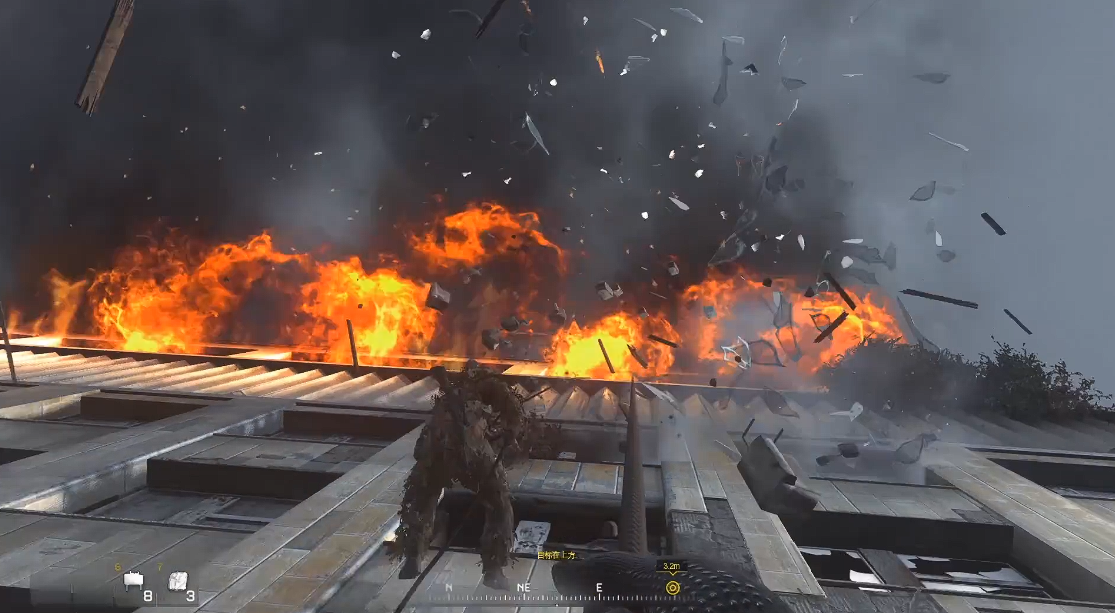Screen dimensions: 1115x613
Task: Click the yellow objective marker on the compass
Action: tap(672, 587)
